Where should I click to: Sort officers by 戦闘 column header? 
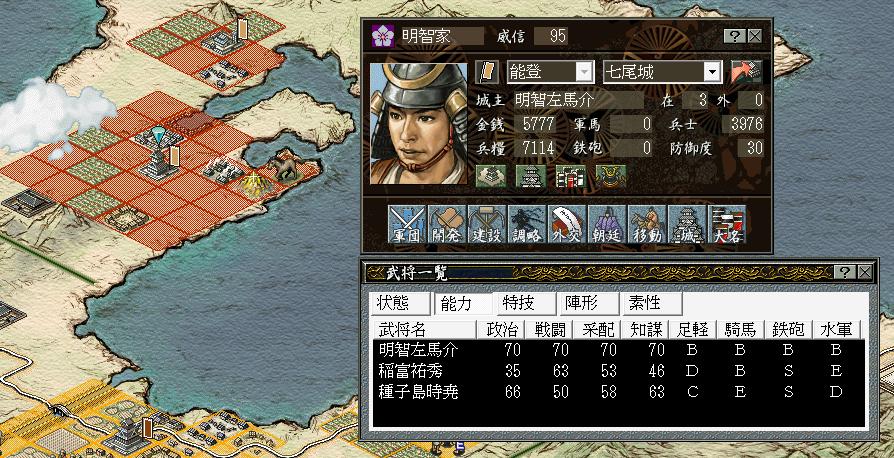click(550, 329)
